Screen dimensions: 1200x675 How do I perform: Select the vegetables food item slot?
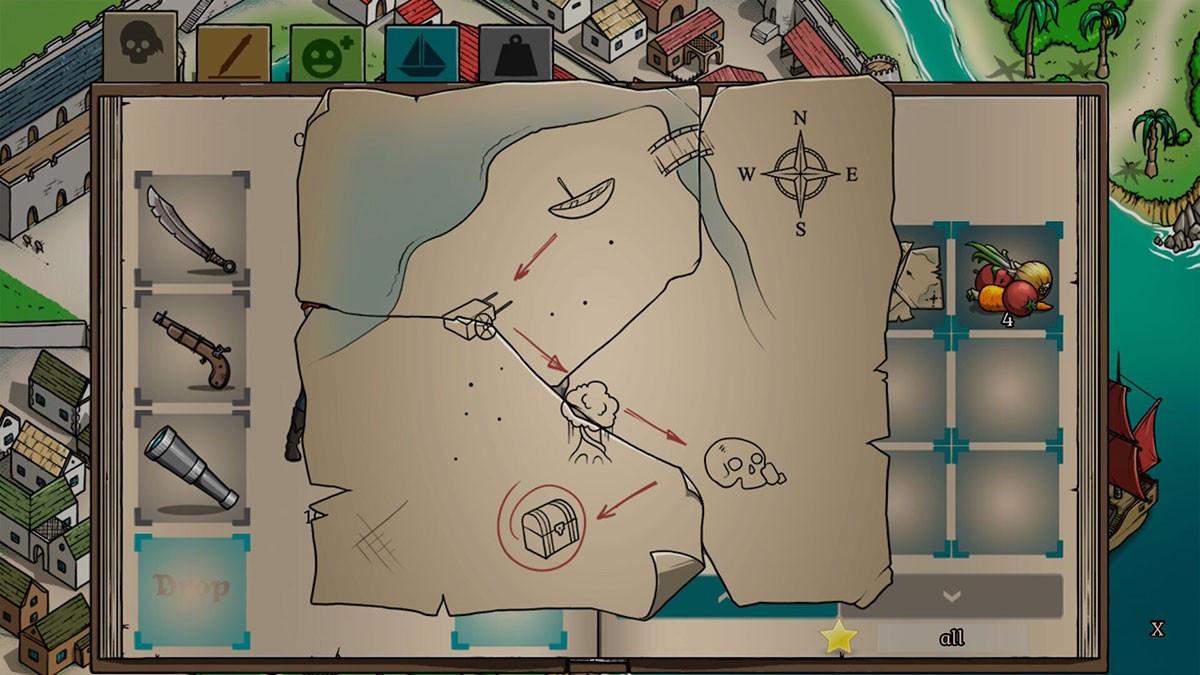(1007, 278)
